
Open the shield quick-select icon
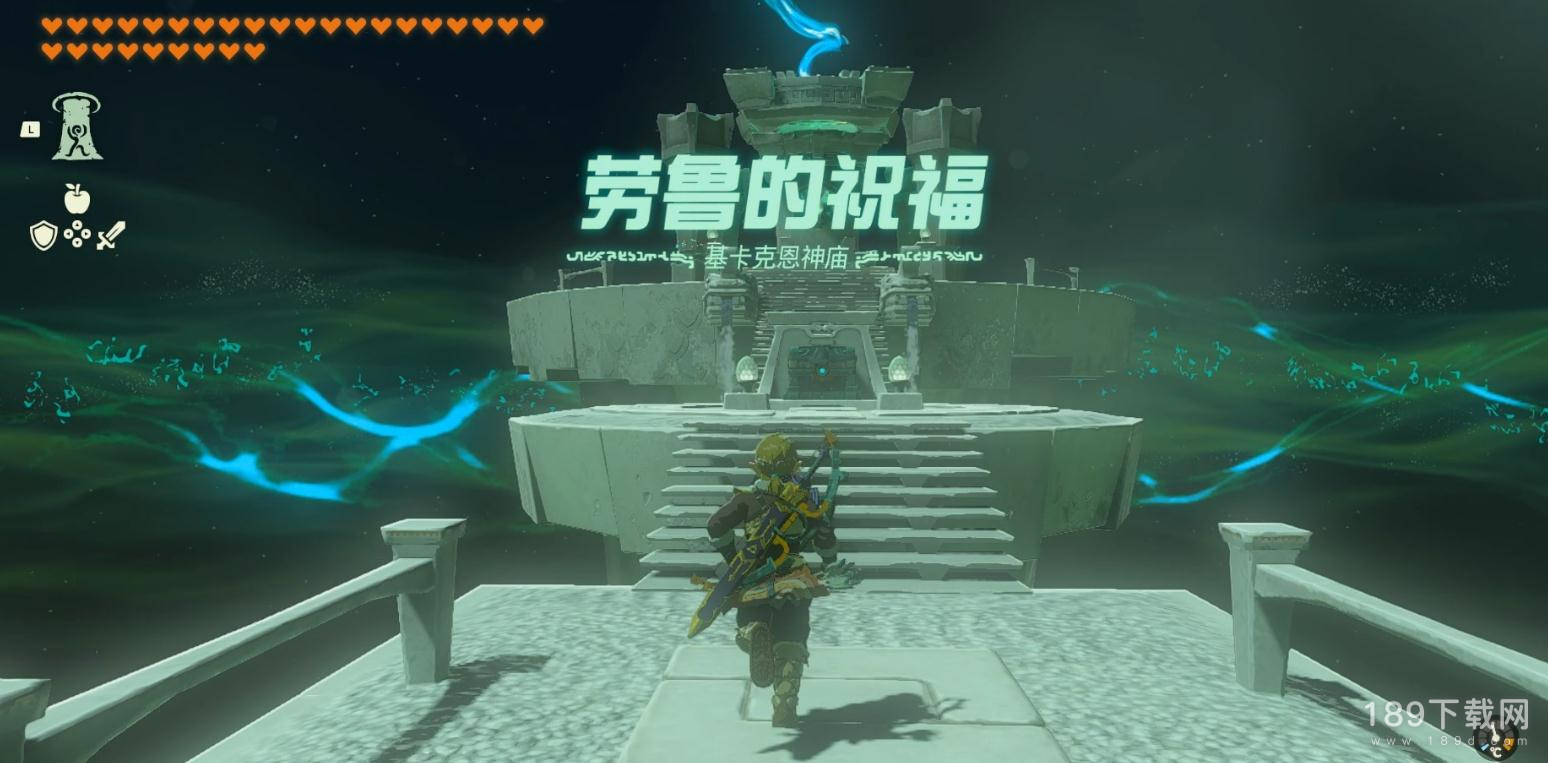click(43, 236)
